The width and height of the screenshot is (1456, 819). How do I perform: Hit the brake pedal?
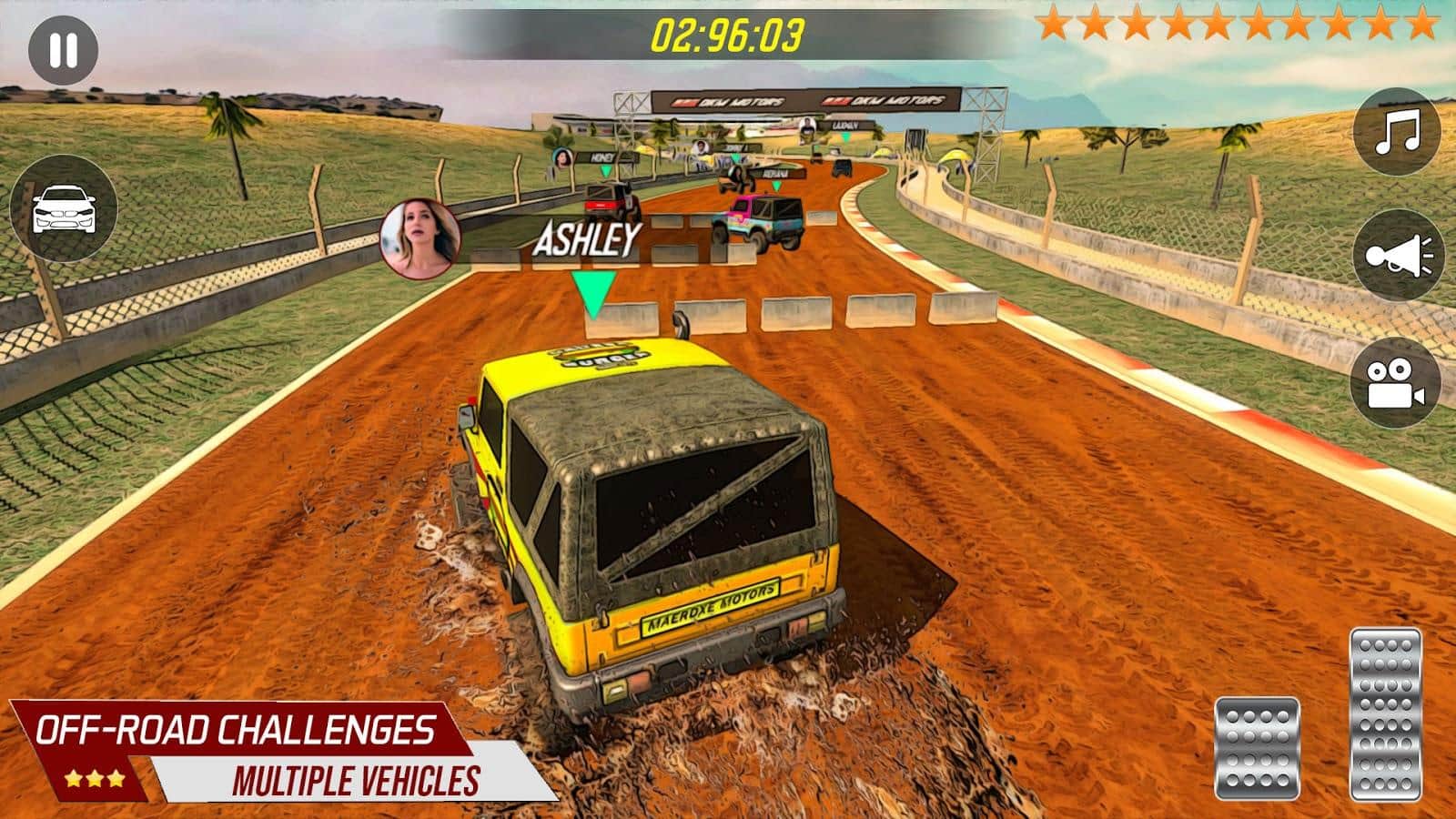pyautogui.click(x=1257, y=748)
